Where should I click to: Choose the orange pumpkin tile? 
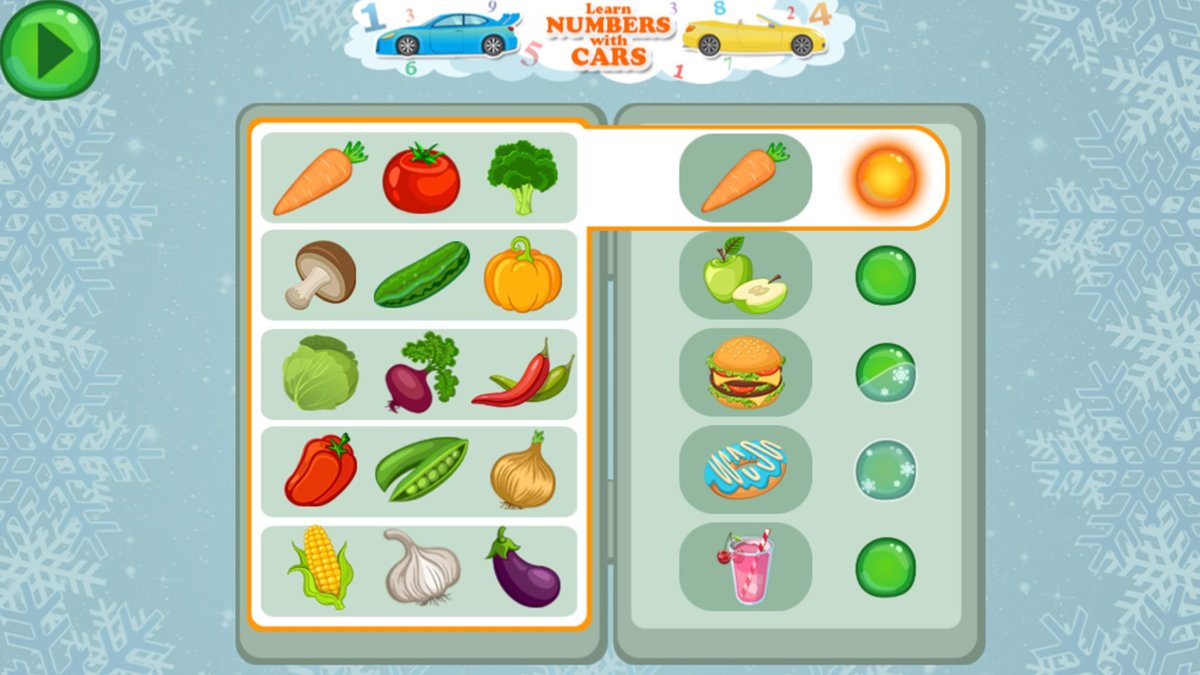[523, 275]
